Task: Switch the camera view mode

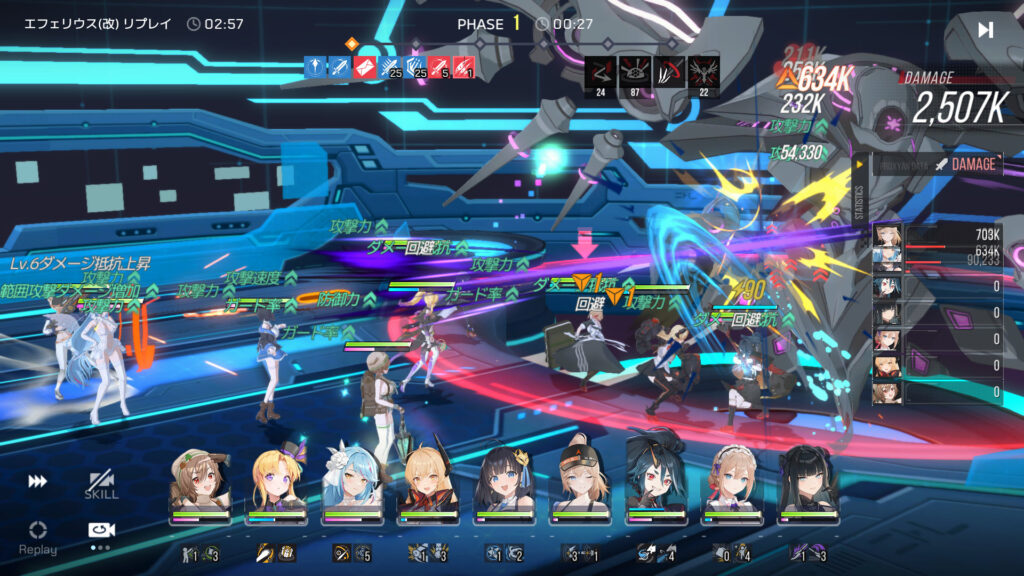Action: click(101, 531)
